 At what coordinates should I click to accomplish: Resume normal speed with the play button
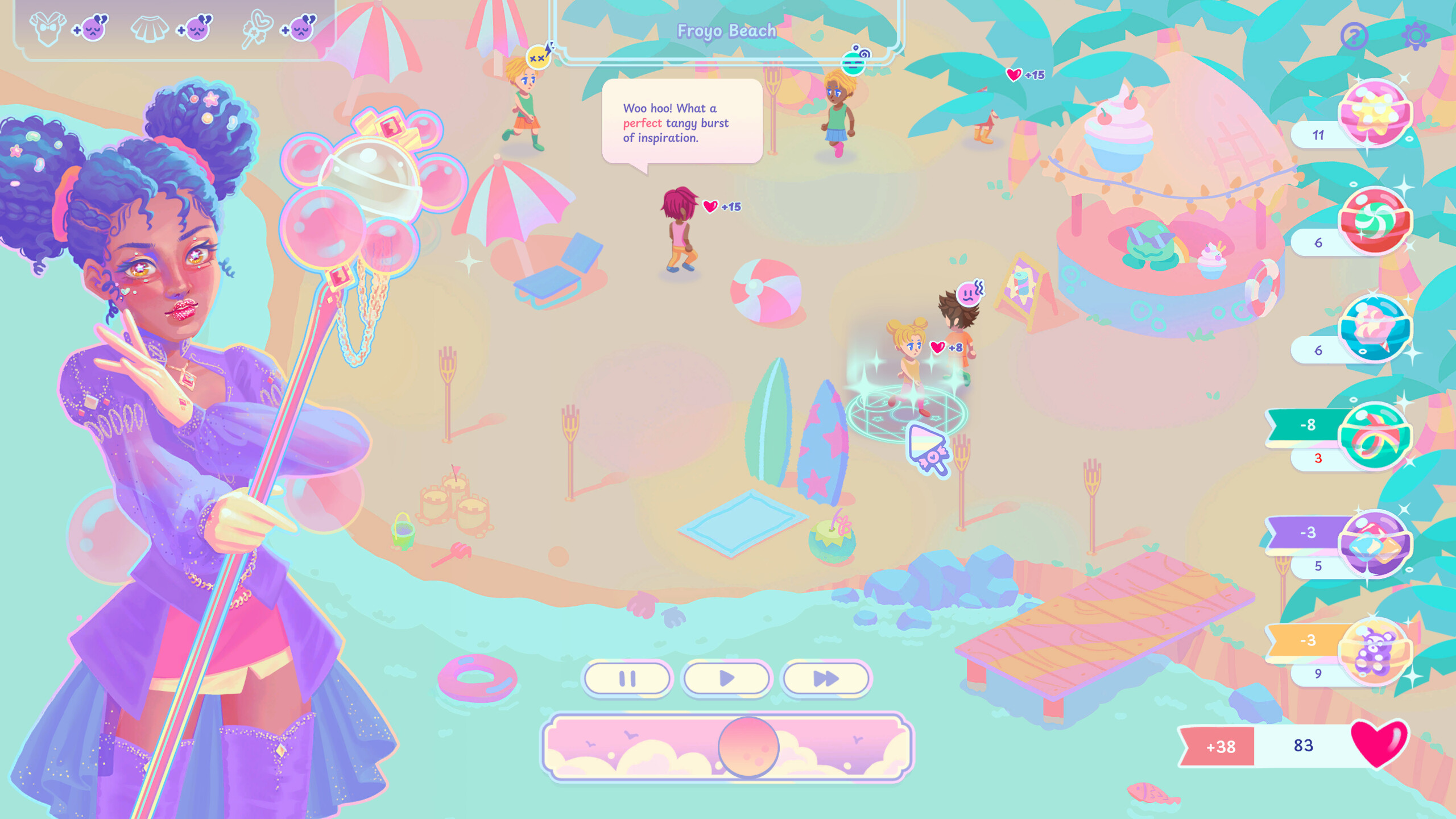[726, 678]
